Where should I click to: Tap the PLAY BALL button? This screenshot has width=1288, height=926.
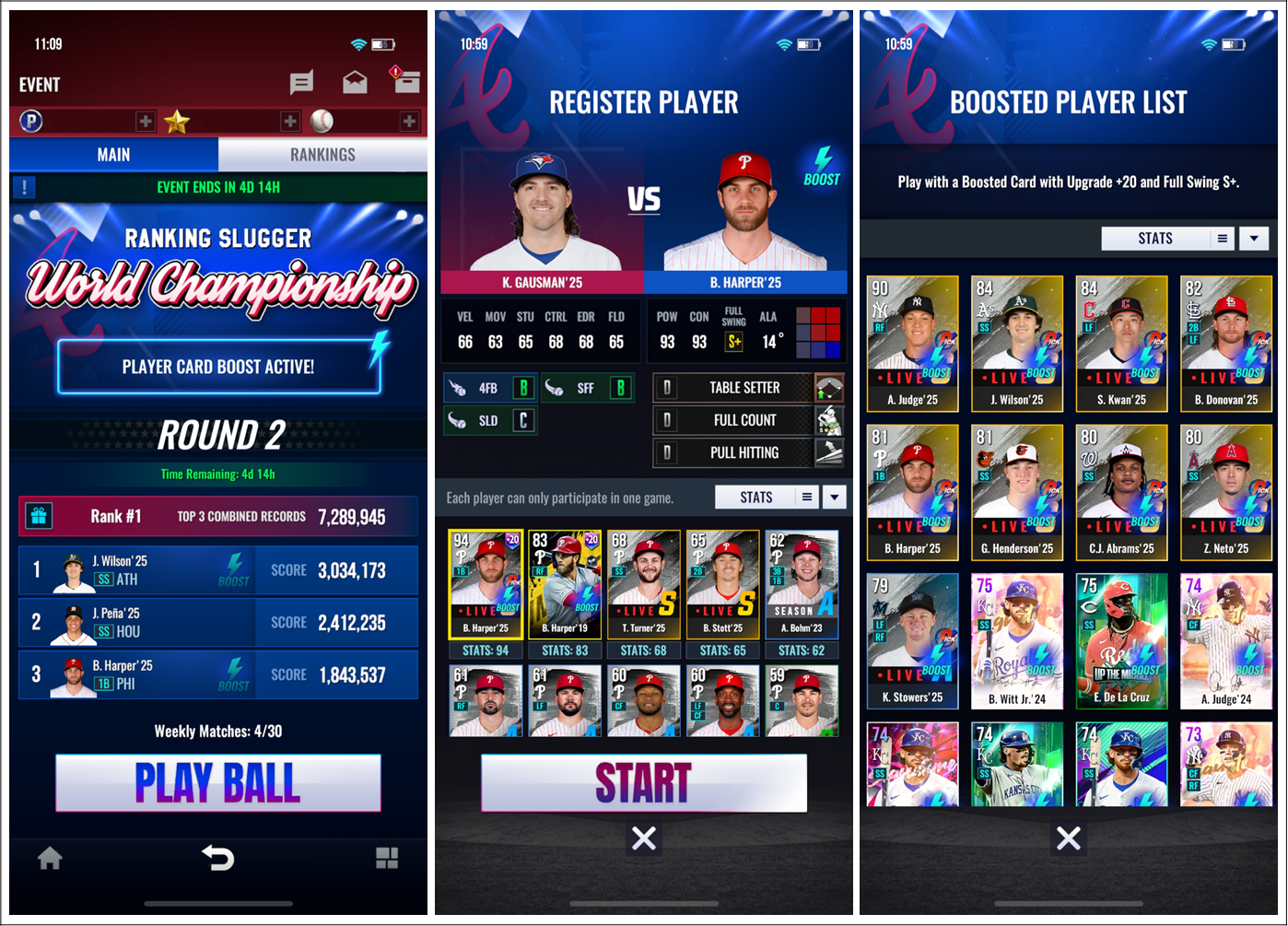(x=218, y=783)
